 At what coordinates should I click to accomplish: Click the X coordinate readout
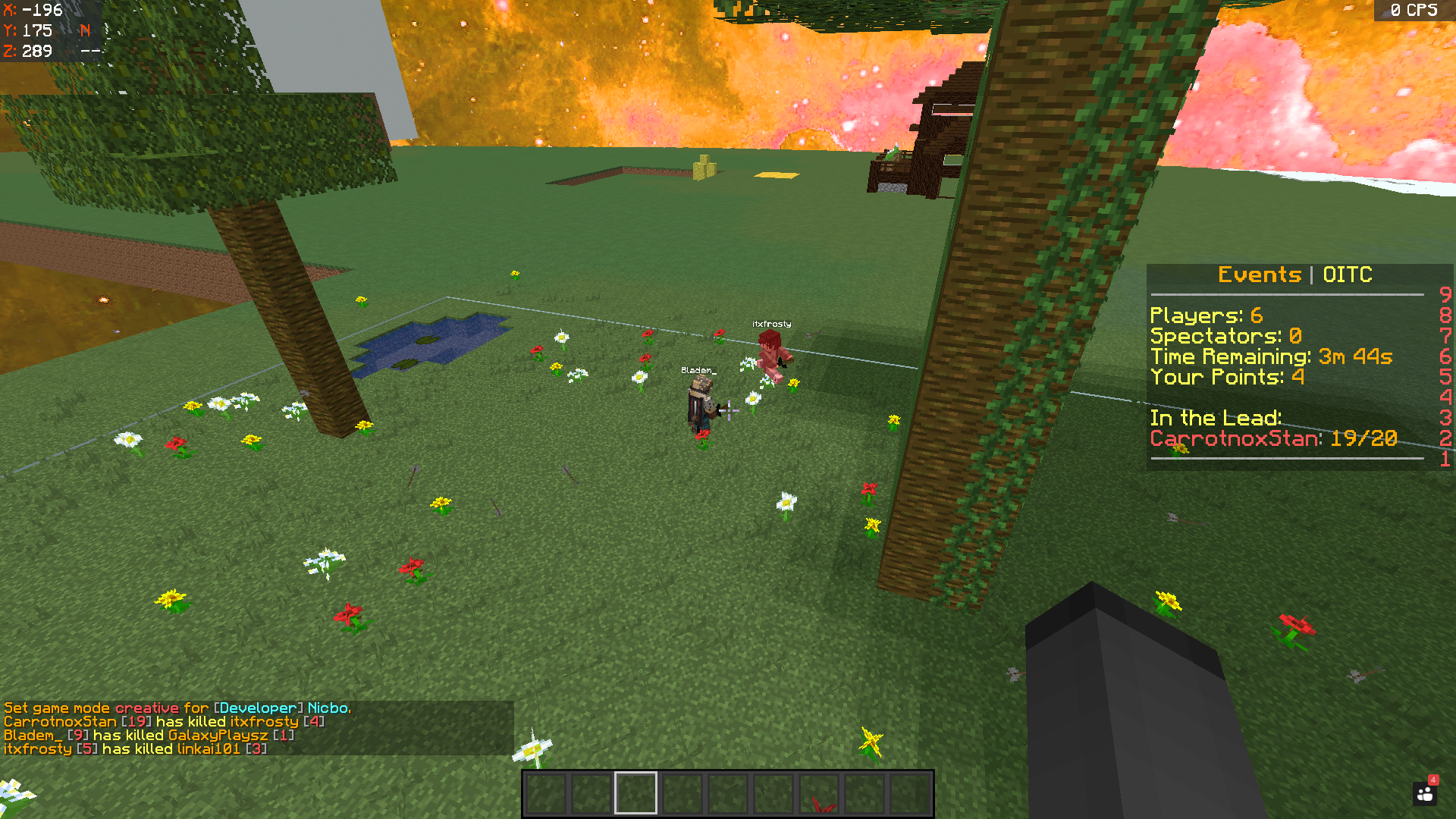pos(30,11)
